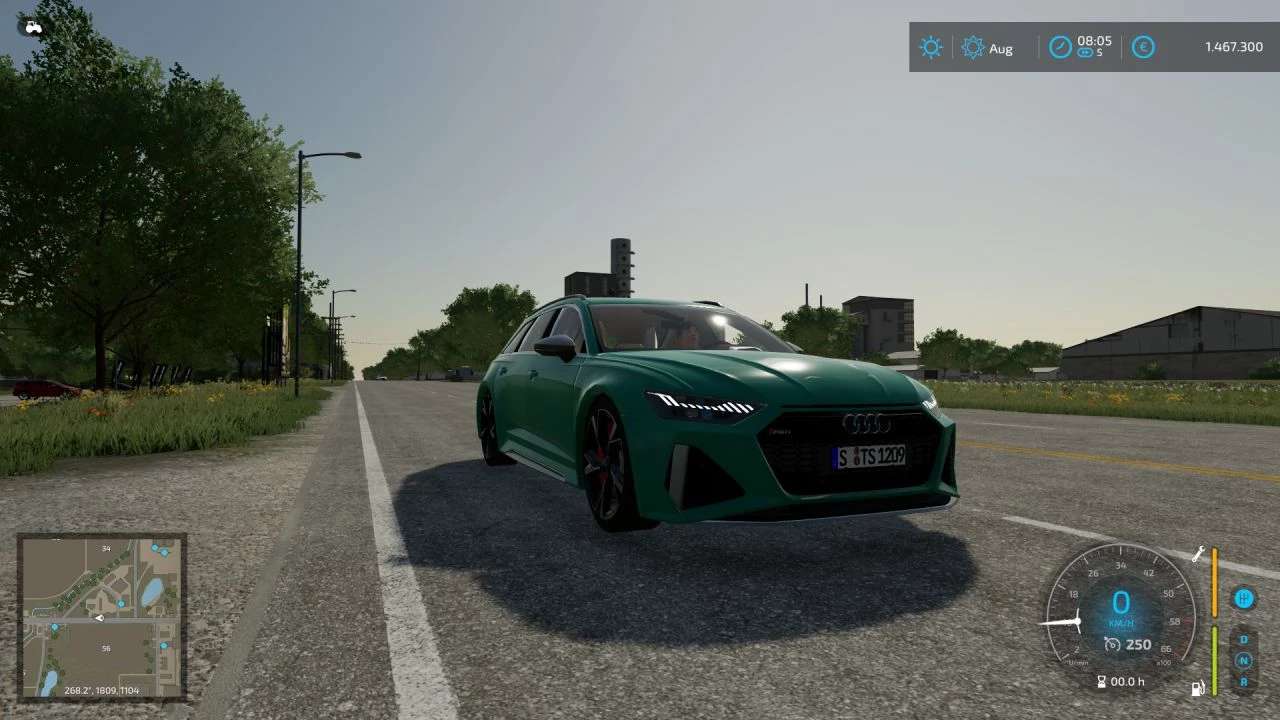Click the clock icon in the info bar

pyautogui.click(x=1060, y=47)
